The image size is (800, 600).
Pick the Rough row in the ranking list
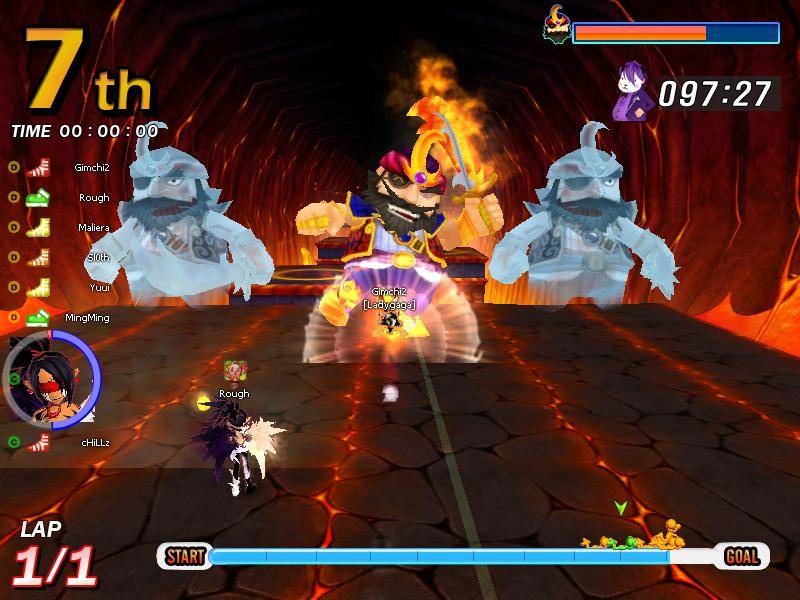94,198
